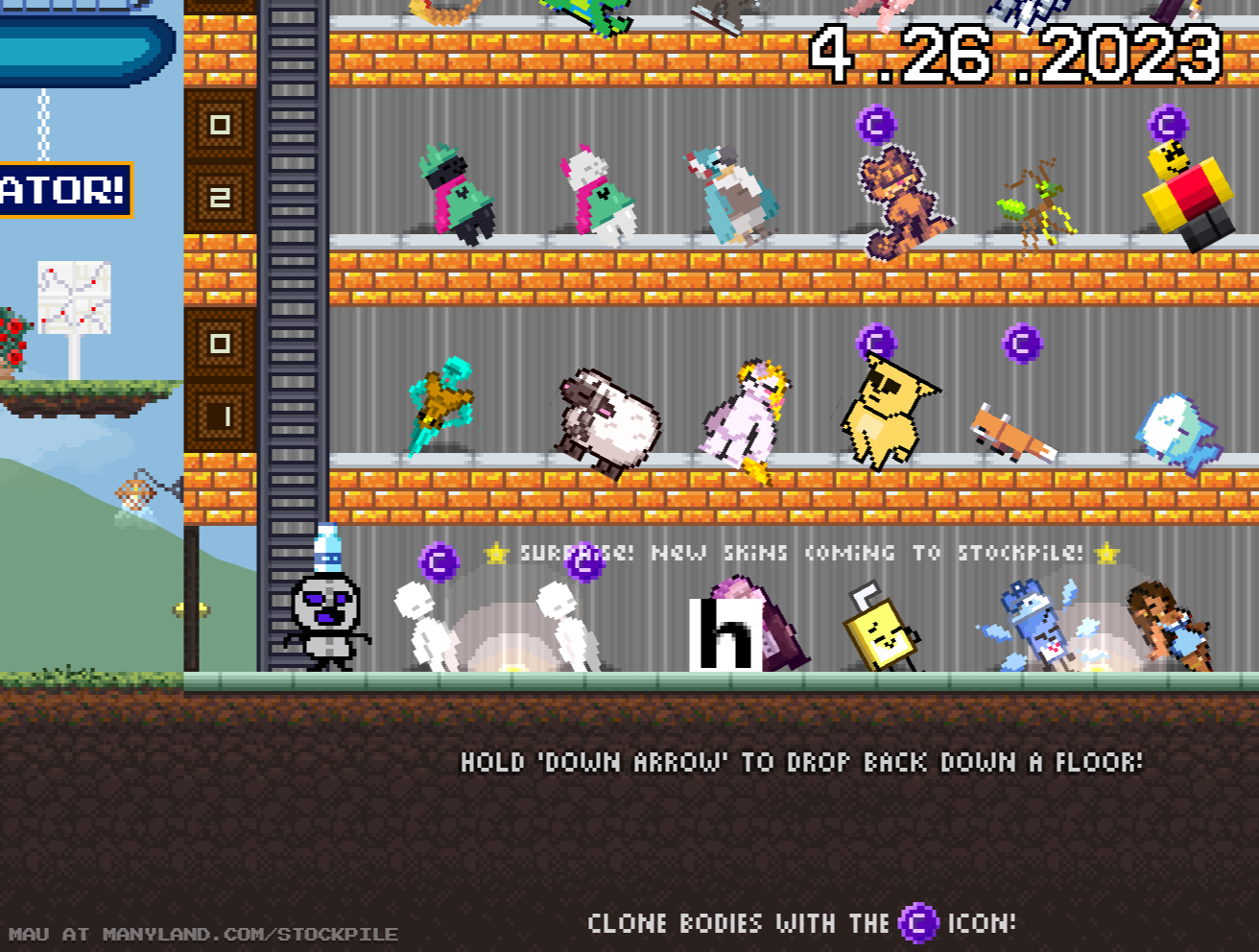The height and width of the screenshot is (952, 1259).
Task: Activate the clone icon above the orange fox
Action: point(1022,343)
